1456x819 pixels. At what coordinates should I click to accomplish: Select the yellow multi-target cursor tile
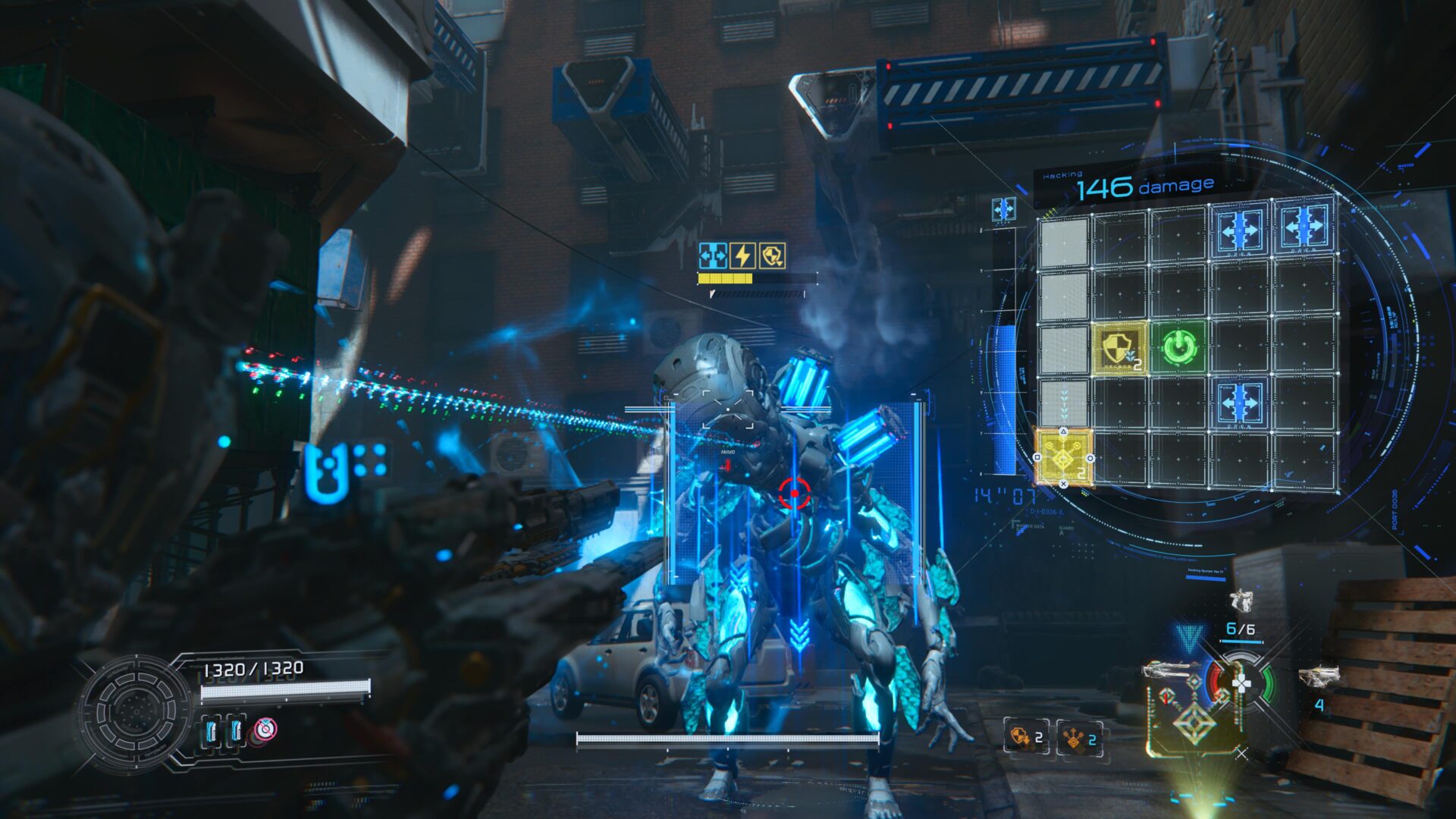click(1063, 457)
